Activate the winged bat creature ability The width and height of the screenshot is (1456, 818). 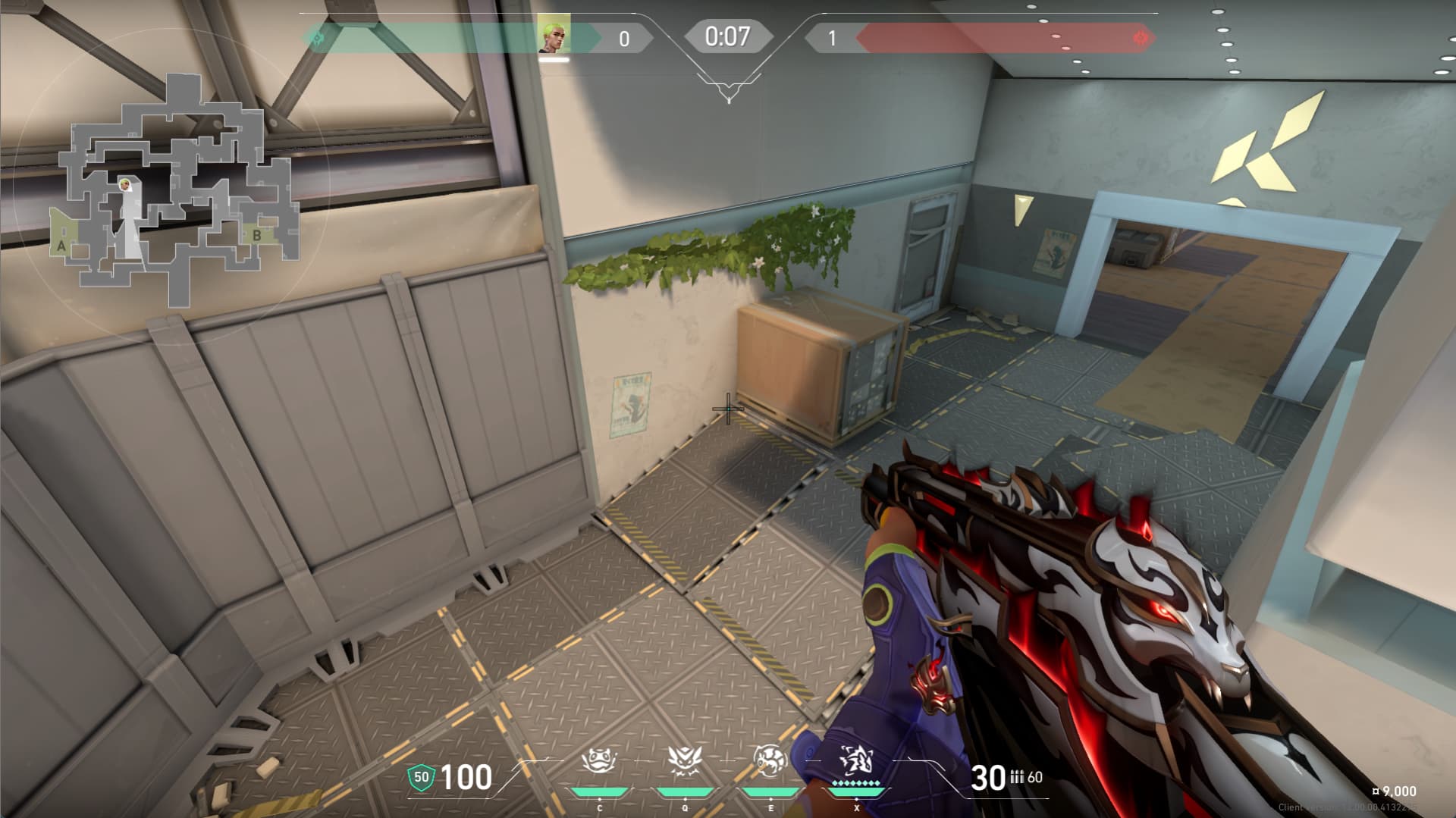[x=685, y=760]
